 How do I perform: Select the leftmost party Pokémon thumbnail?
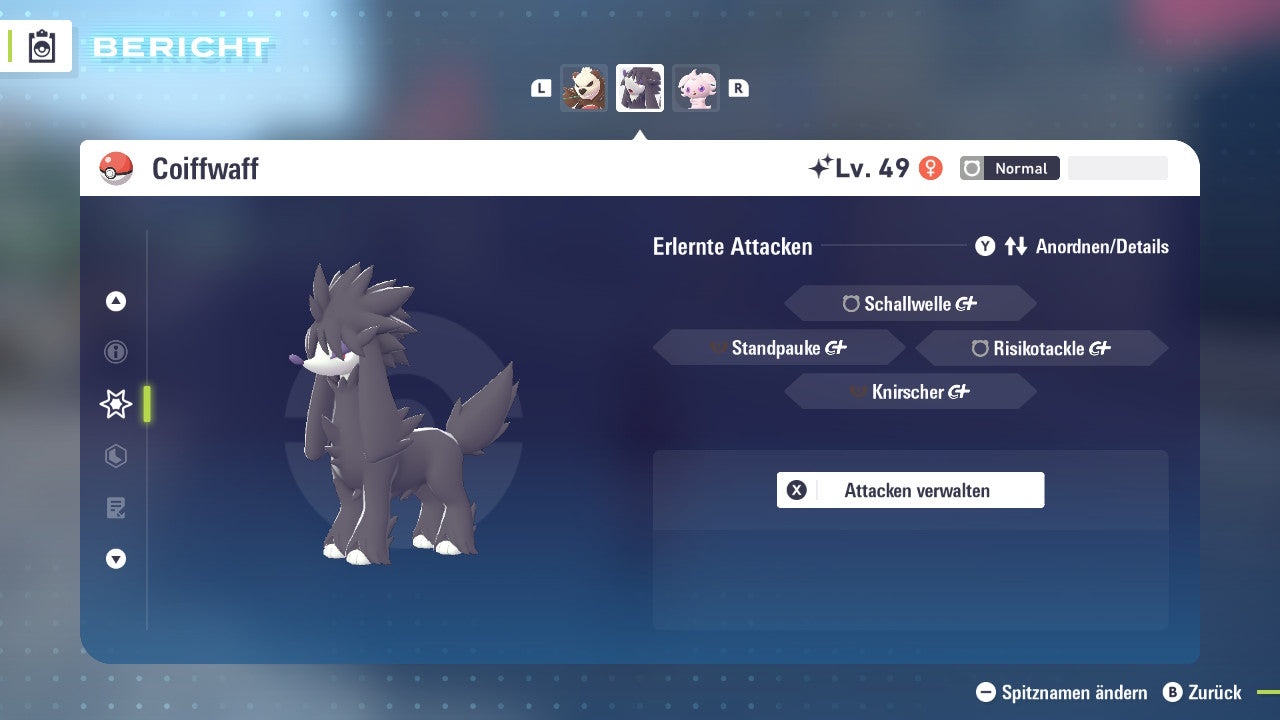click(x=584, y=88)
